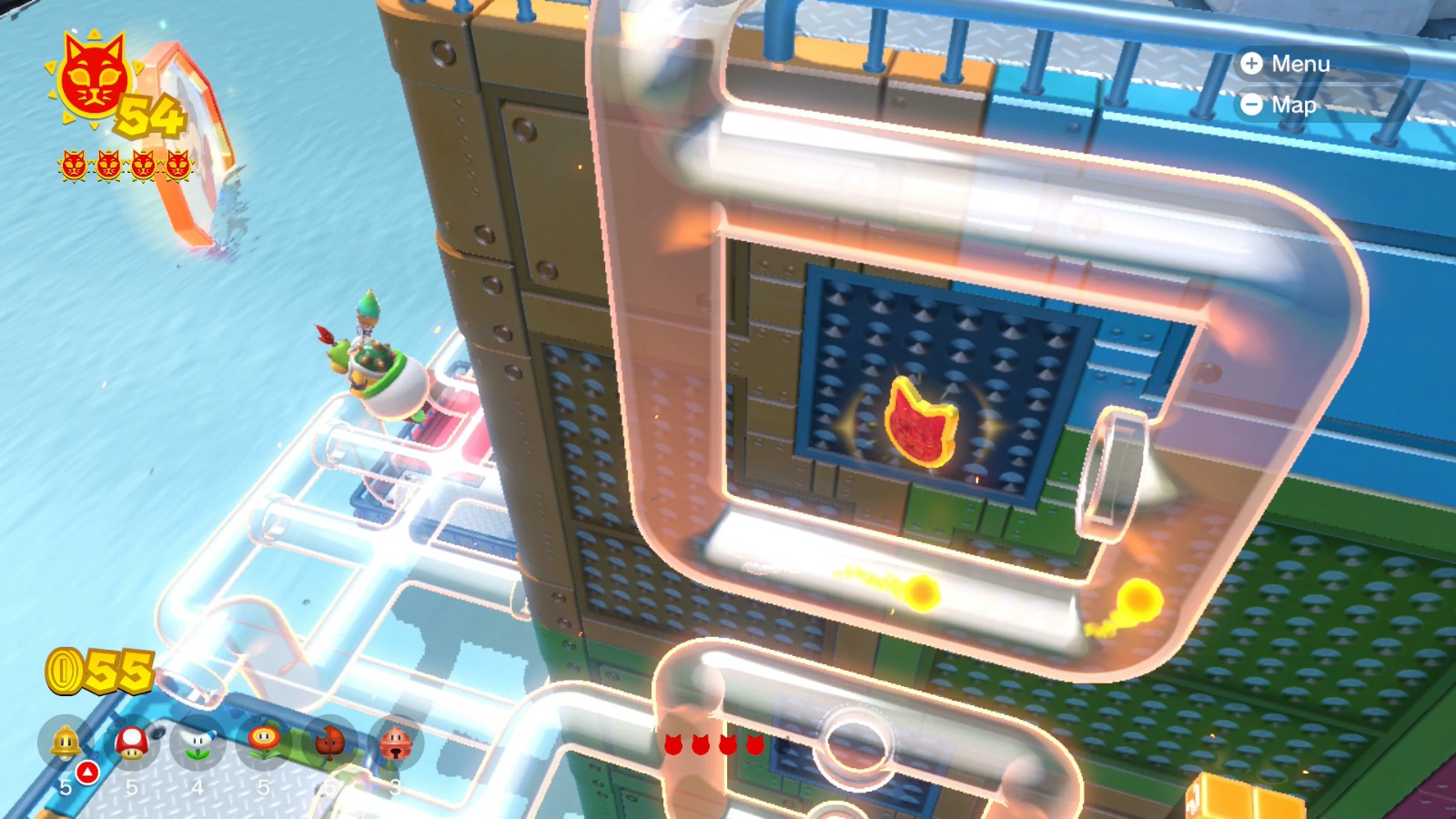Open the Map view
Screen dimensions: 1456x819
pos(1293,106)
